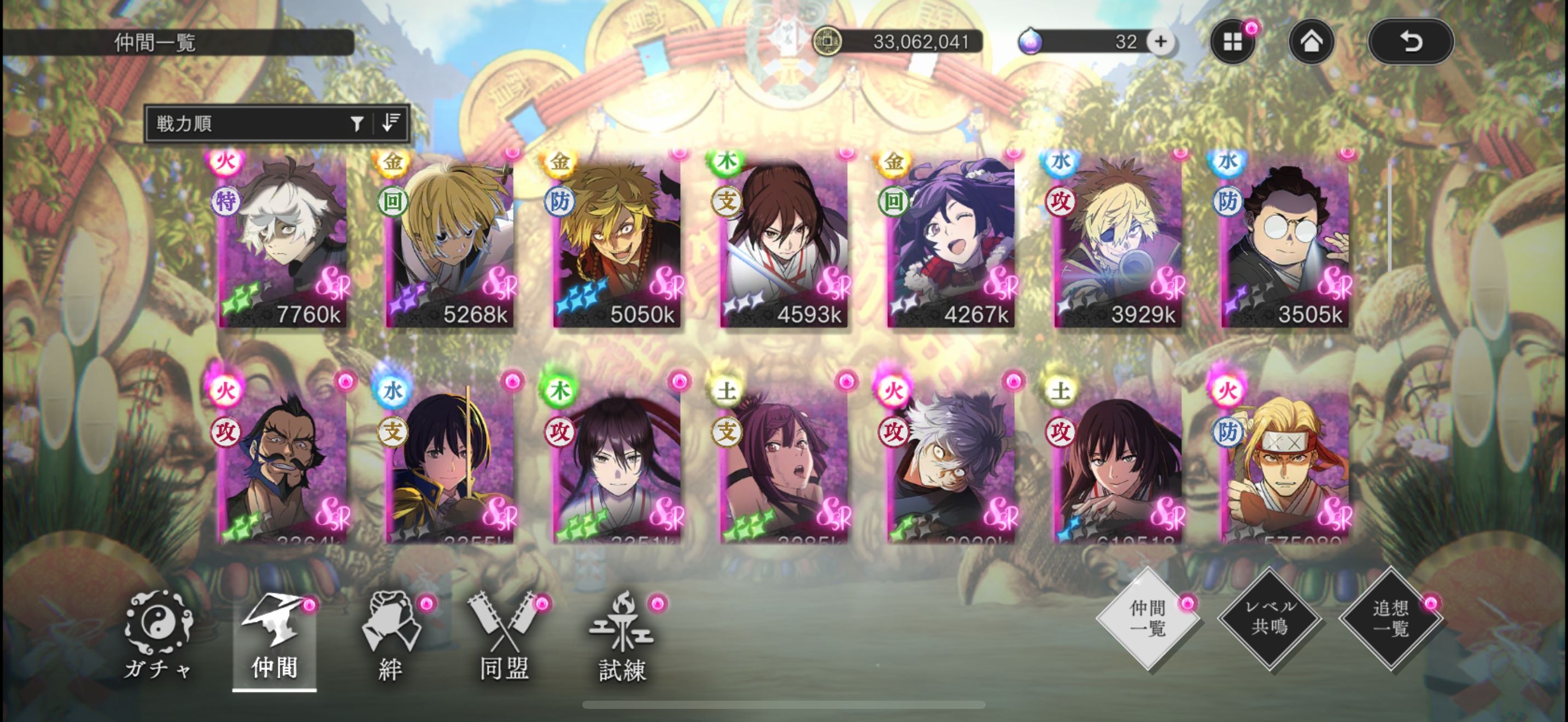The width and height of the screenshot is (1568, 722).
Task: Open the レベル共鳴 screen
Action: pos(1269,618)
